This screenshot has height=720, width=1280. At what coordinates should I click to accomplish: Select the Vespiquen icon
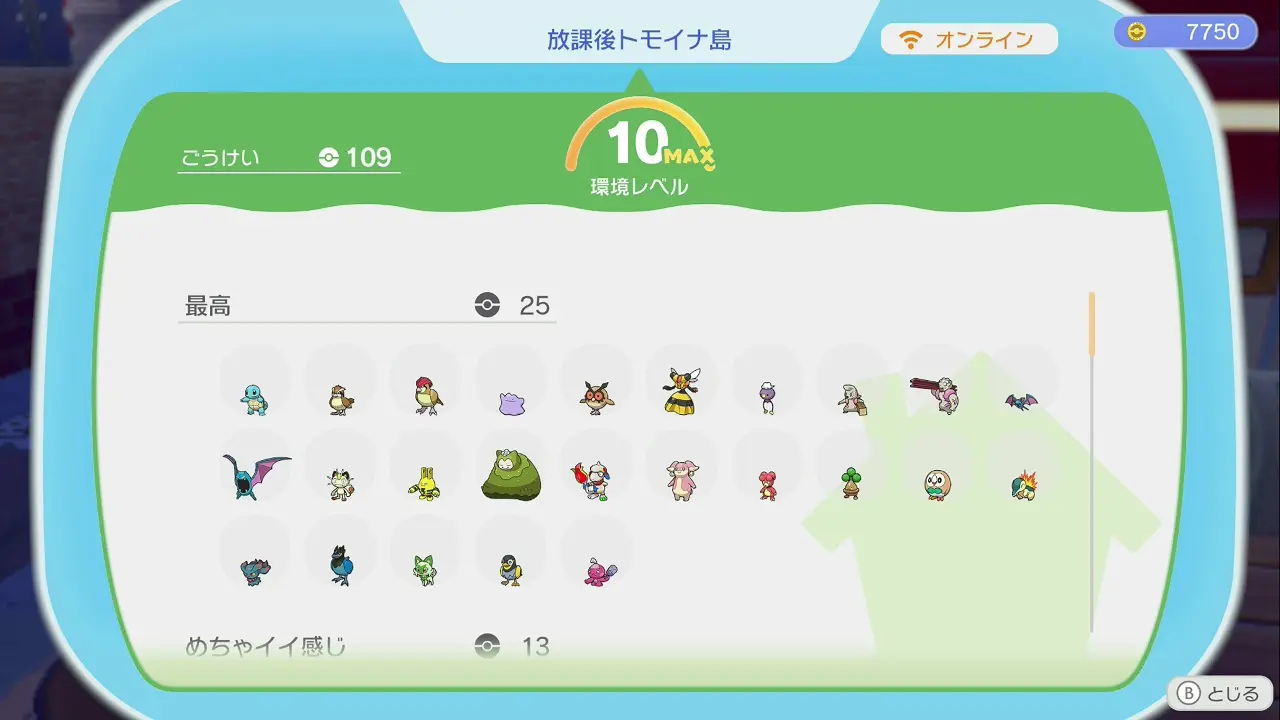681,391
